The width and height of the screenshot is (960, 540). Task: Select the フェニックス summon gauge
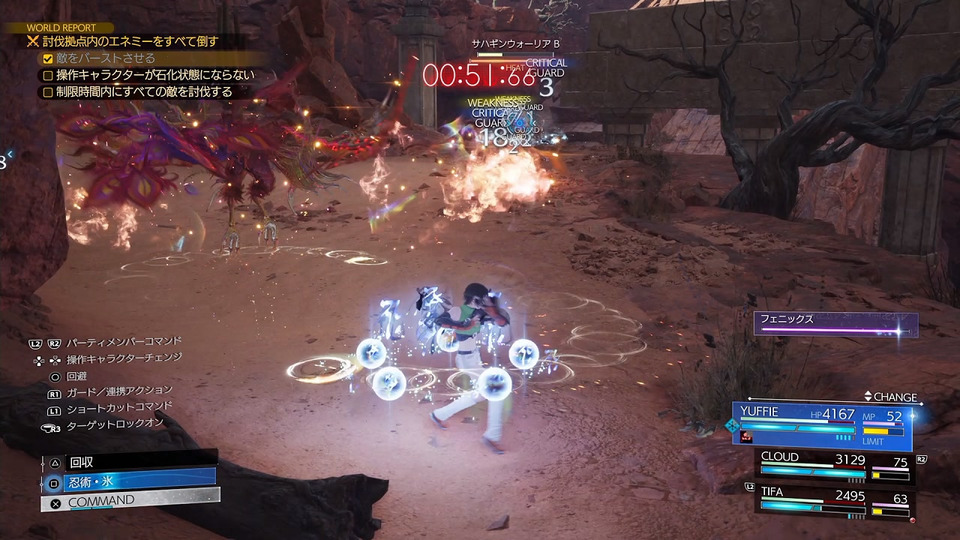click(835, 324)
